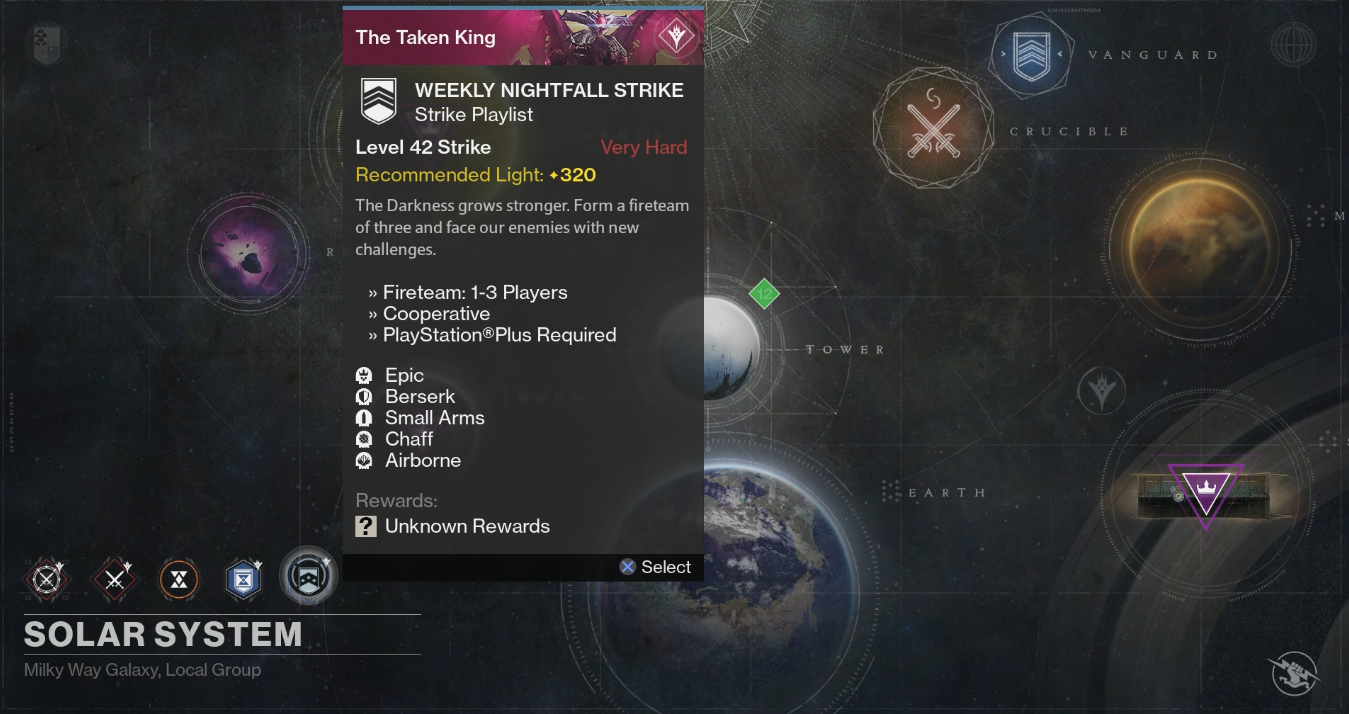Open the faded shield emblem icon
This screenshot has height=714, width=1349.
[47, 44]
